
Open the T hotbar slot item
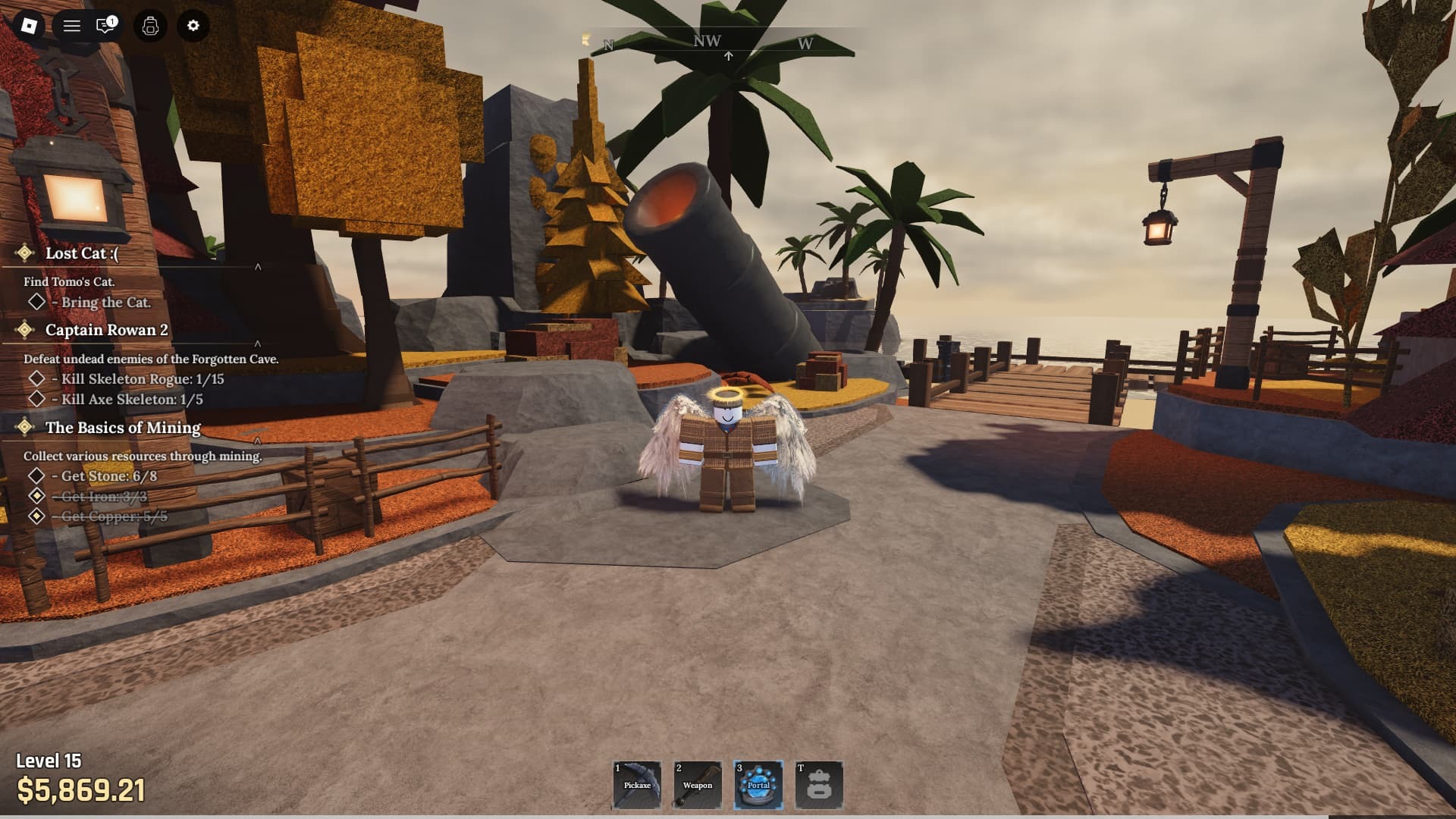(x=818, y=785)
